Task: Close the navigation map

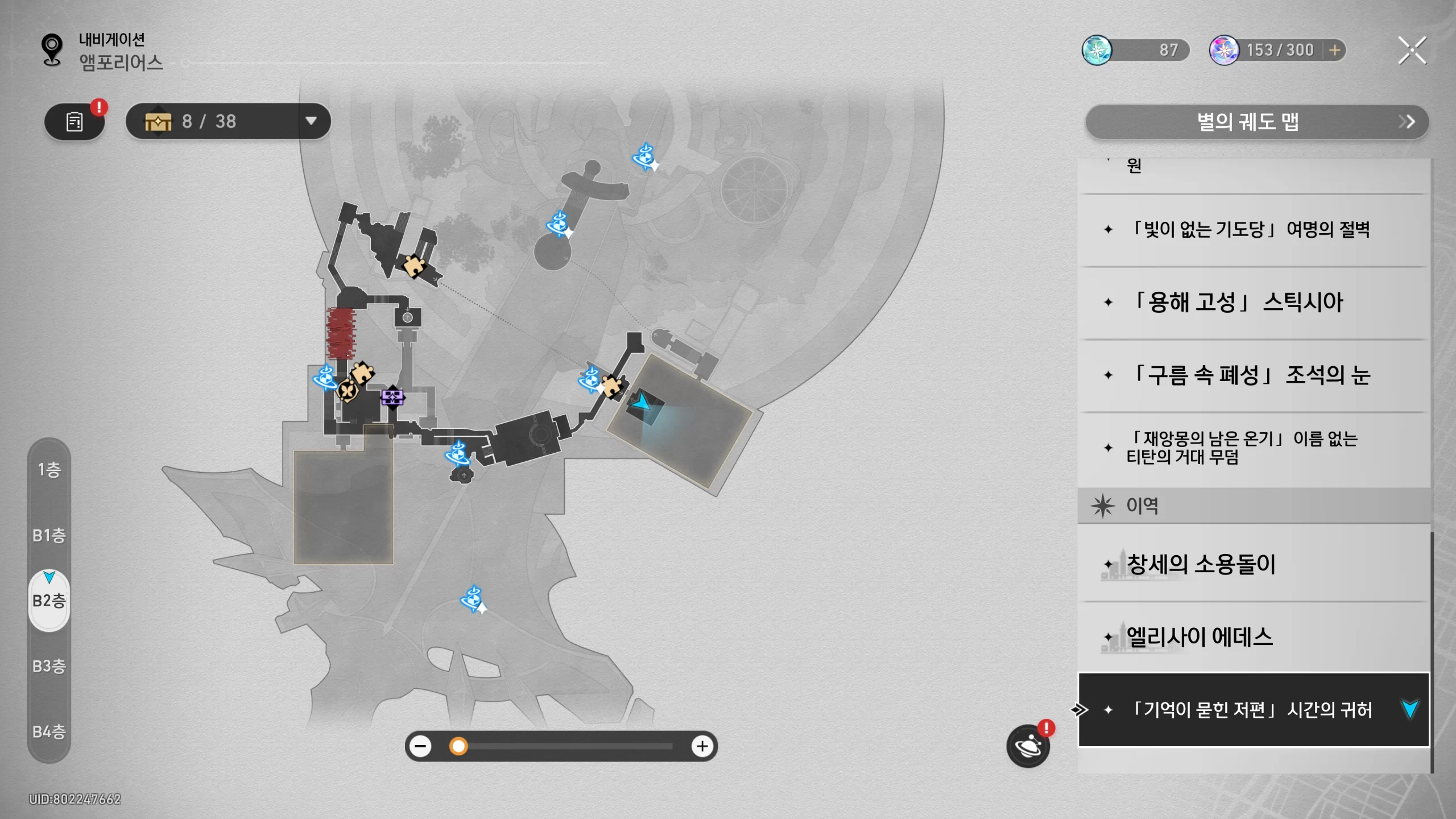Action: 1412,51
